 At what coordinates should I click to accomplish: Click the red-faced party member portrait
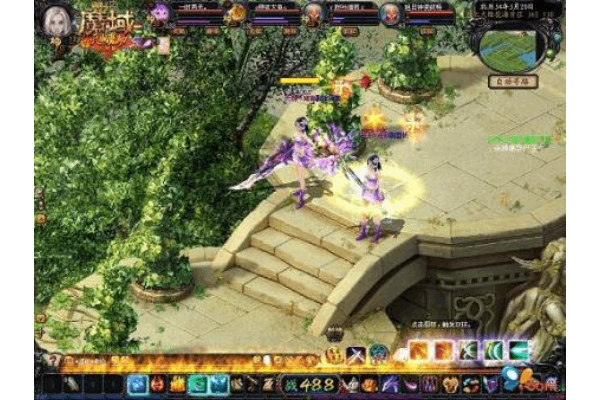tap(394, 12)
